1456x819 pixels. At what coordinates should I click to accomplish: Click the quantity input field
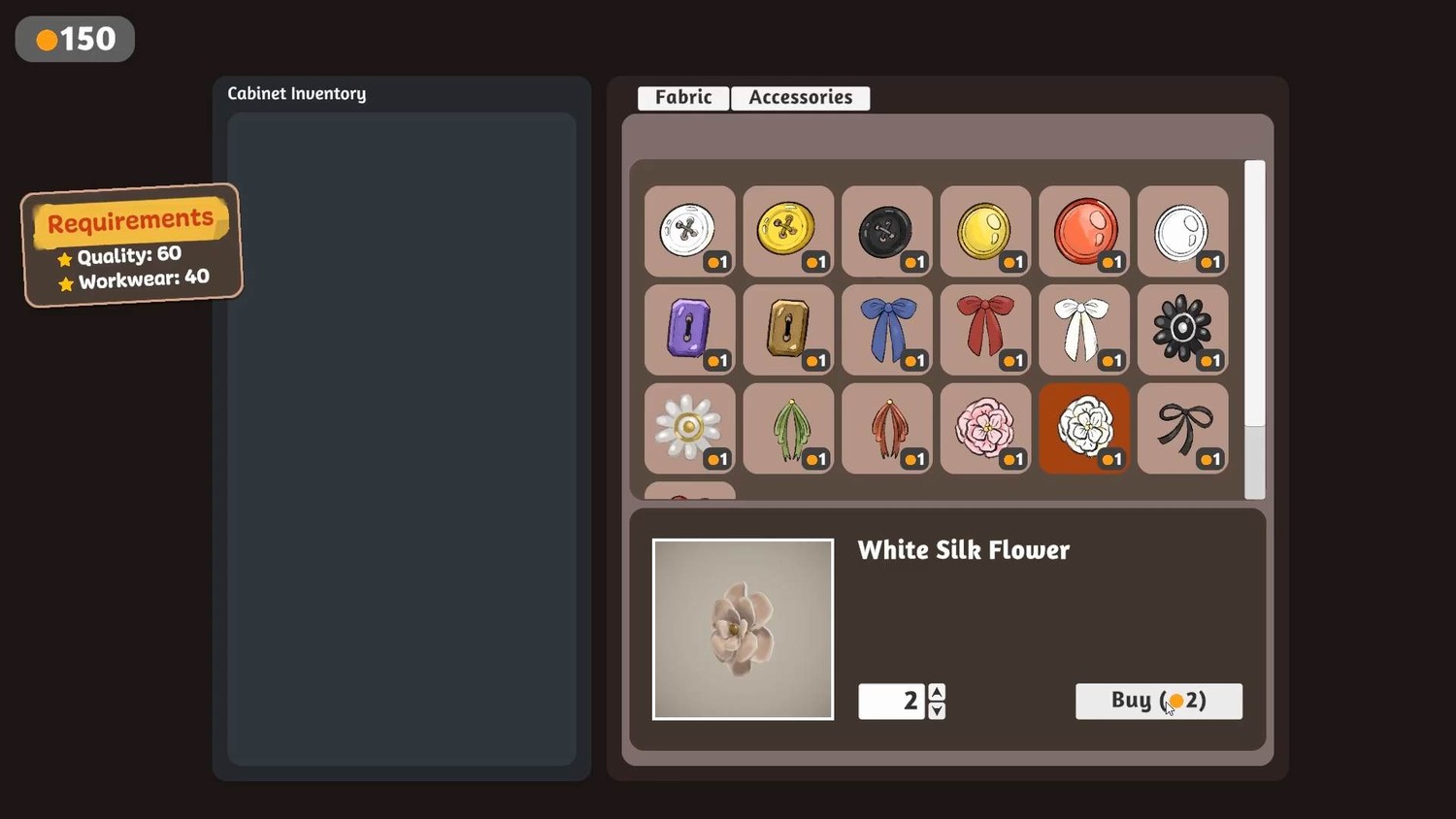(x=891, y=701)
